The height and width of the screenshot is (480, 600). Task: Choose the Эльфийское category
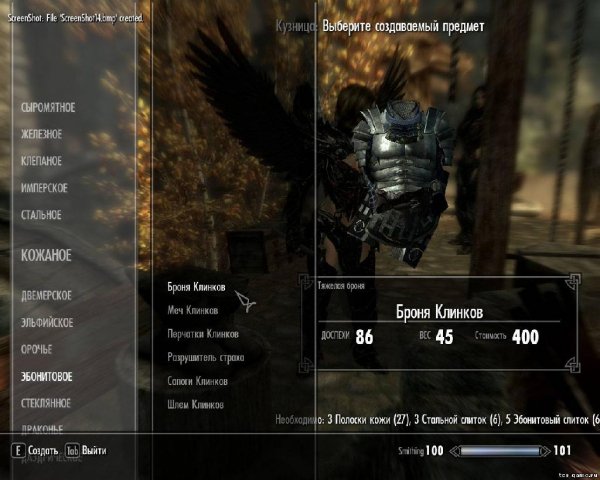point(48,323)
